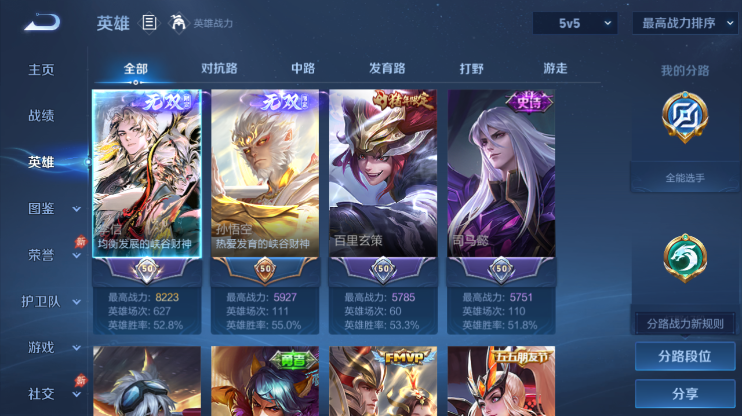
Task: Click the 分享 share button
Action: pyautogui.click(x=685, y=394)
